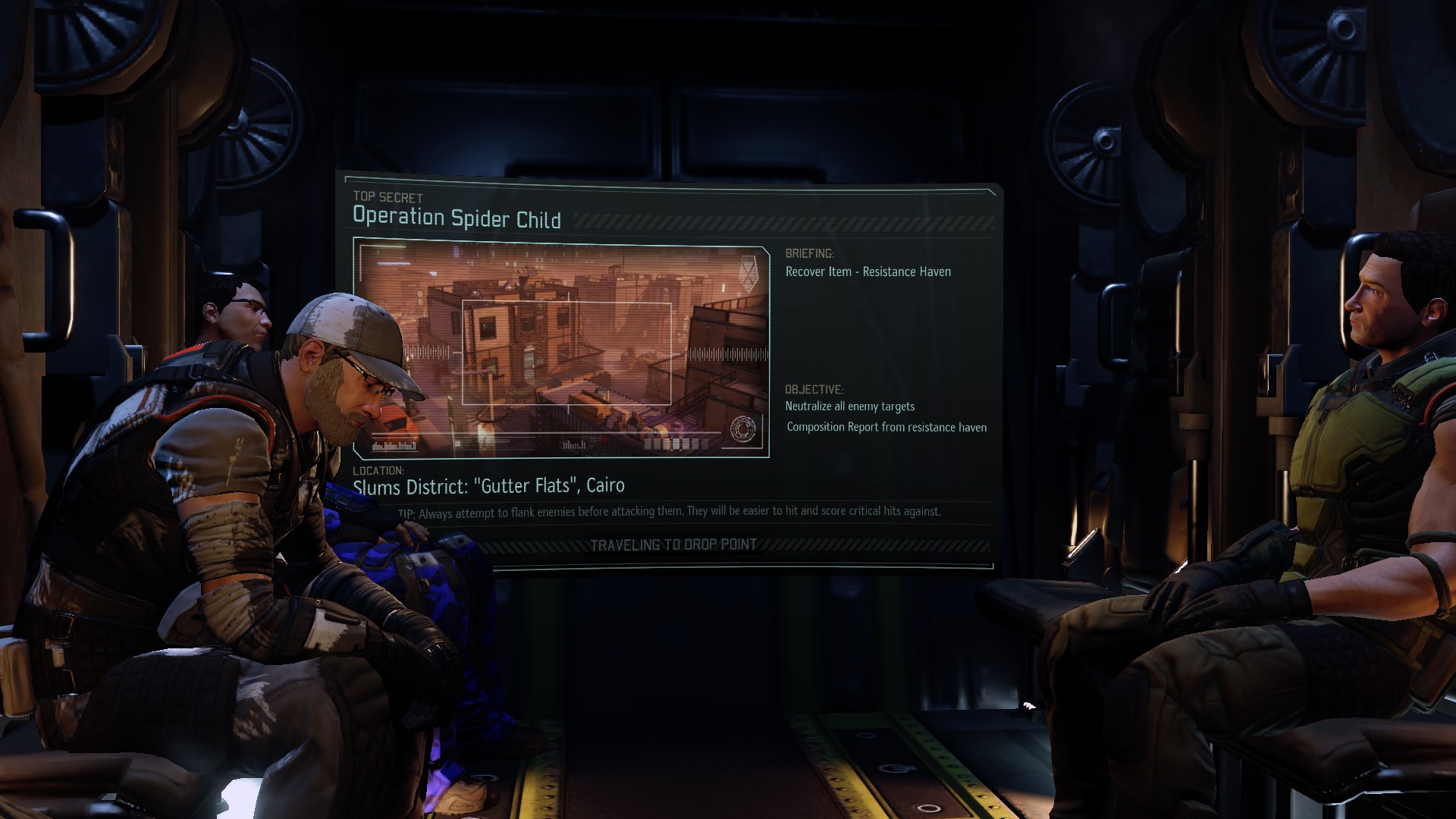Select the circular targeting reticle icon
Image resolution: width=1456 pixels, height=819 pixels.
pyautogui.click(x=742, y=428)
